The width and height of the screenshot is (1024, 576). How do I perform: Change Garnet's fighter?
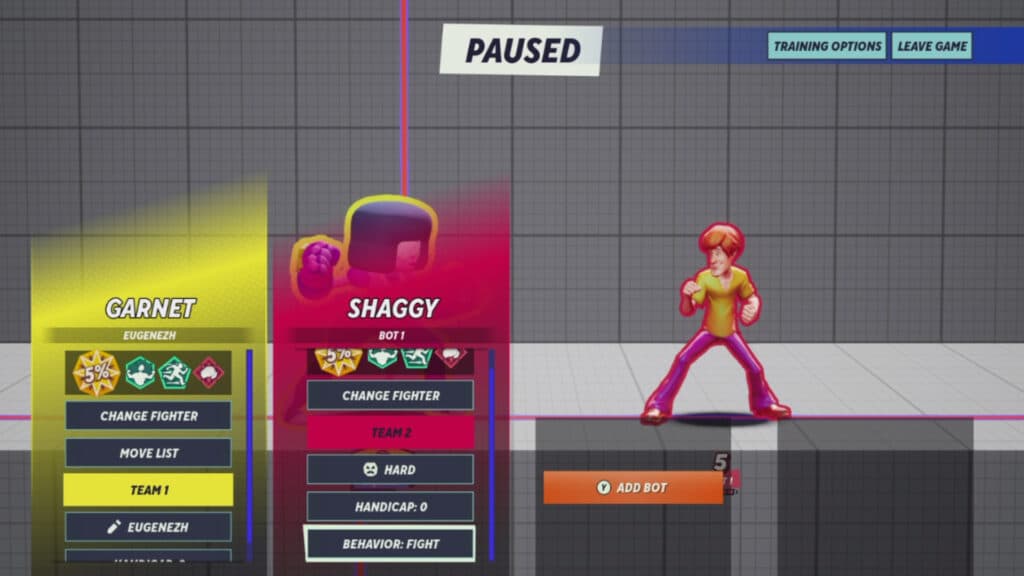coord(148,416)
